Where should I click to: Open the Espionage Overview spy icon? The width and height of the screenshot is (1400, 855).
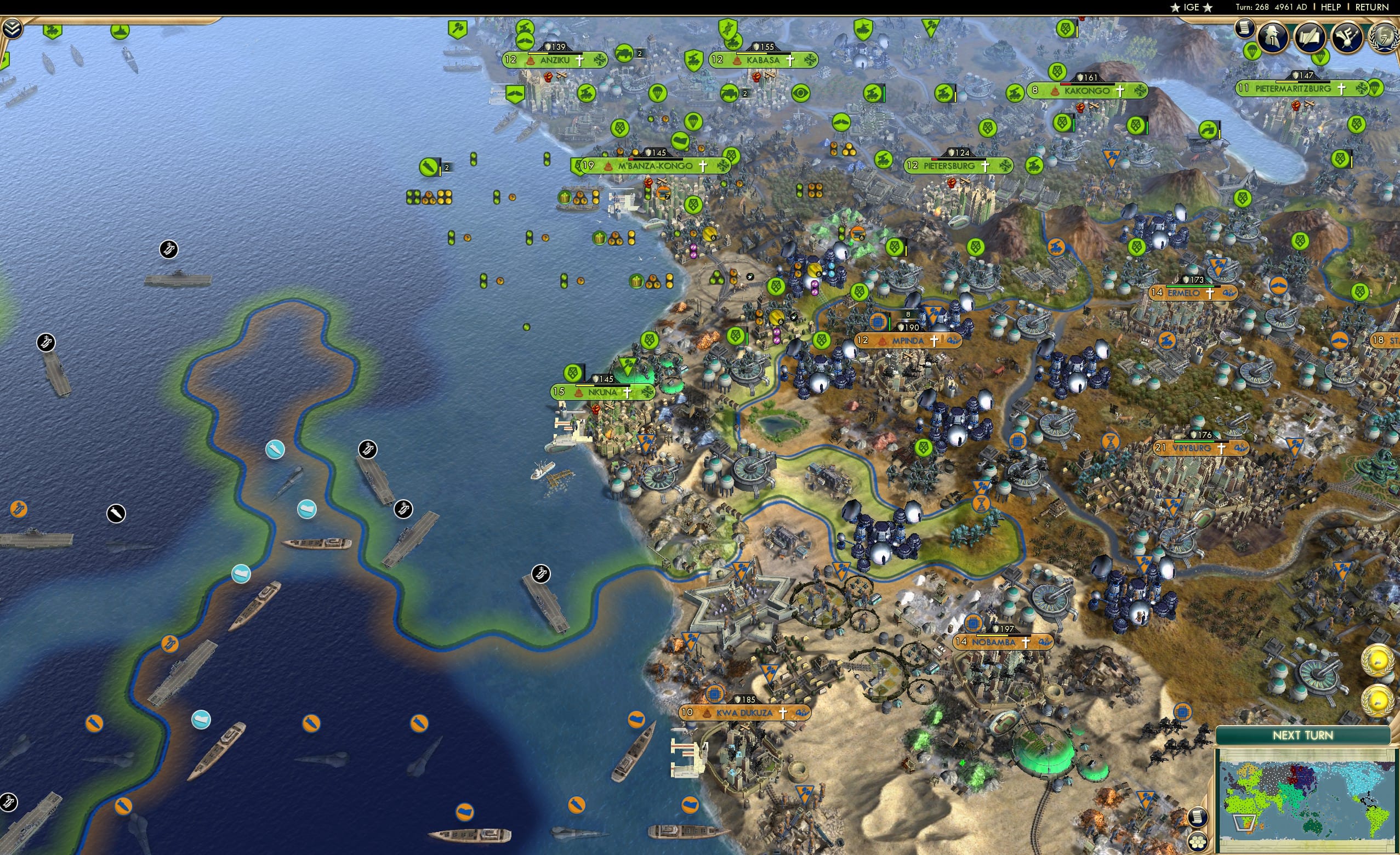(1273, 35)
